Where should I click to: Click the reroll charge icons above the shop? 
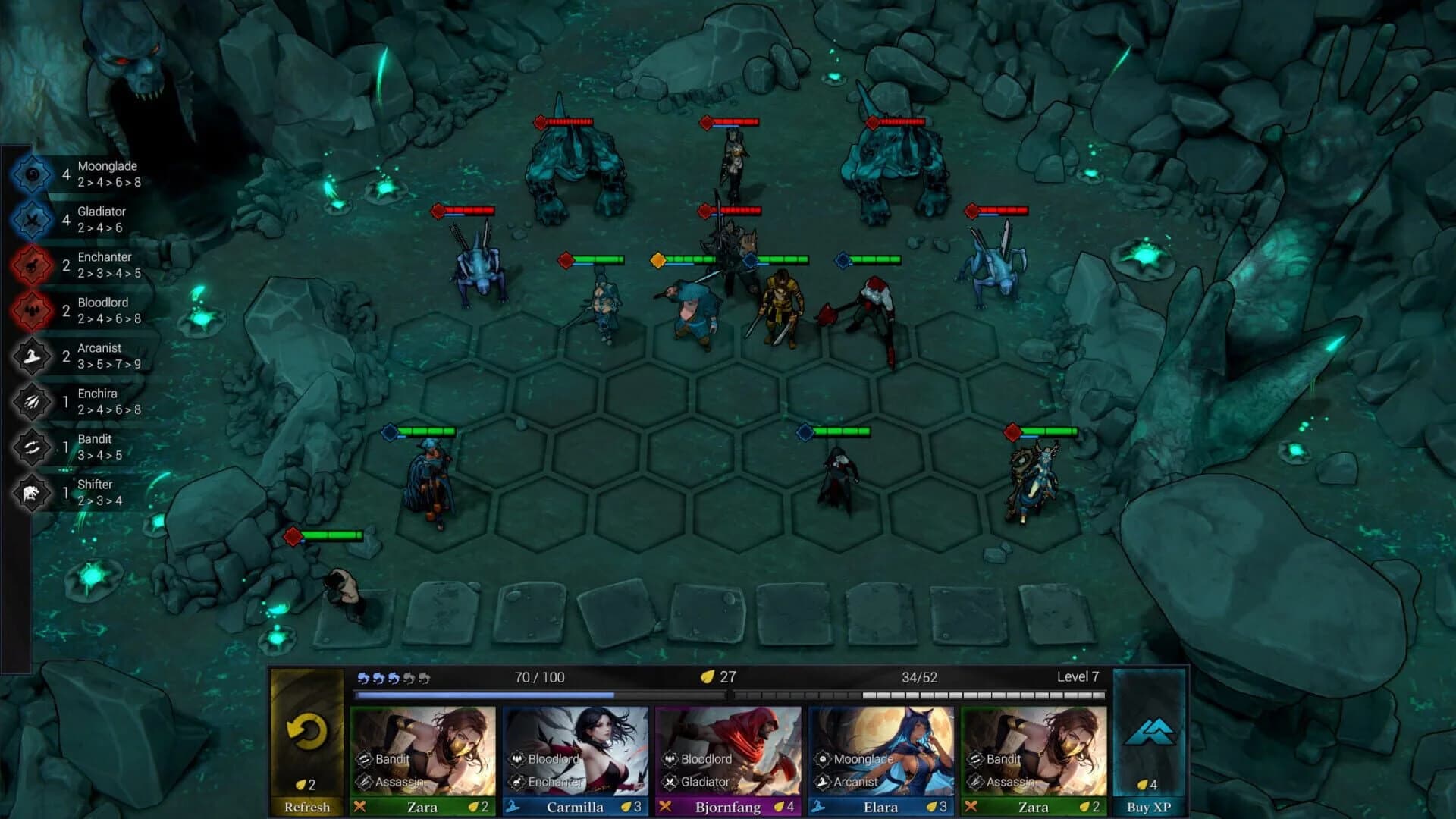point(393,678)
